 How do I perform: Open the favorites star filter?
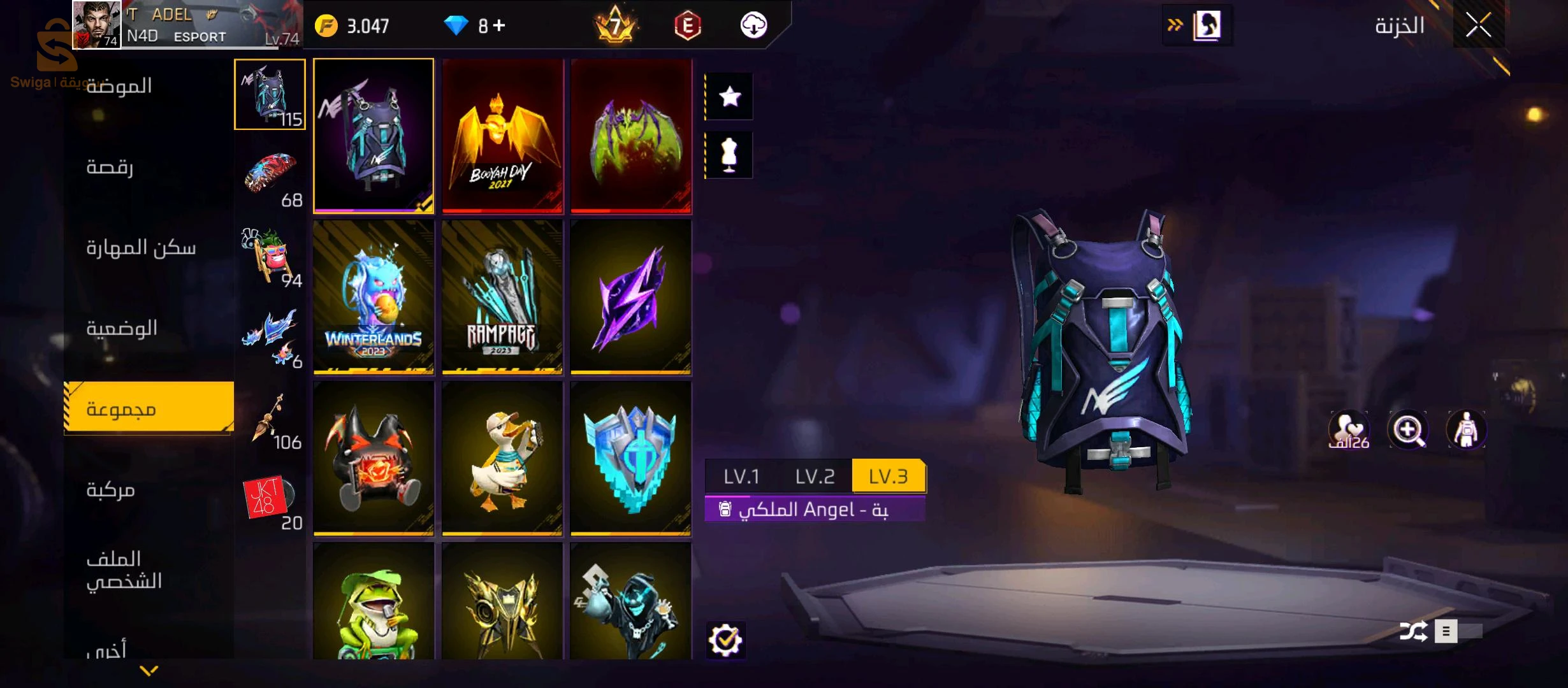[729, 97]
